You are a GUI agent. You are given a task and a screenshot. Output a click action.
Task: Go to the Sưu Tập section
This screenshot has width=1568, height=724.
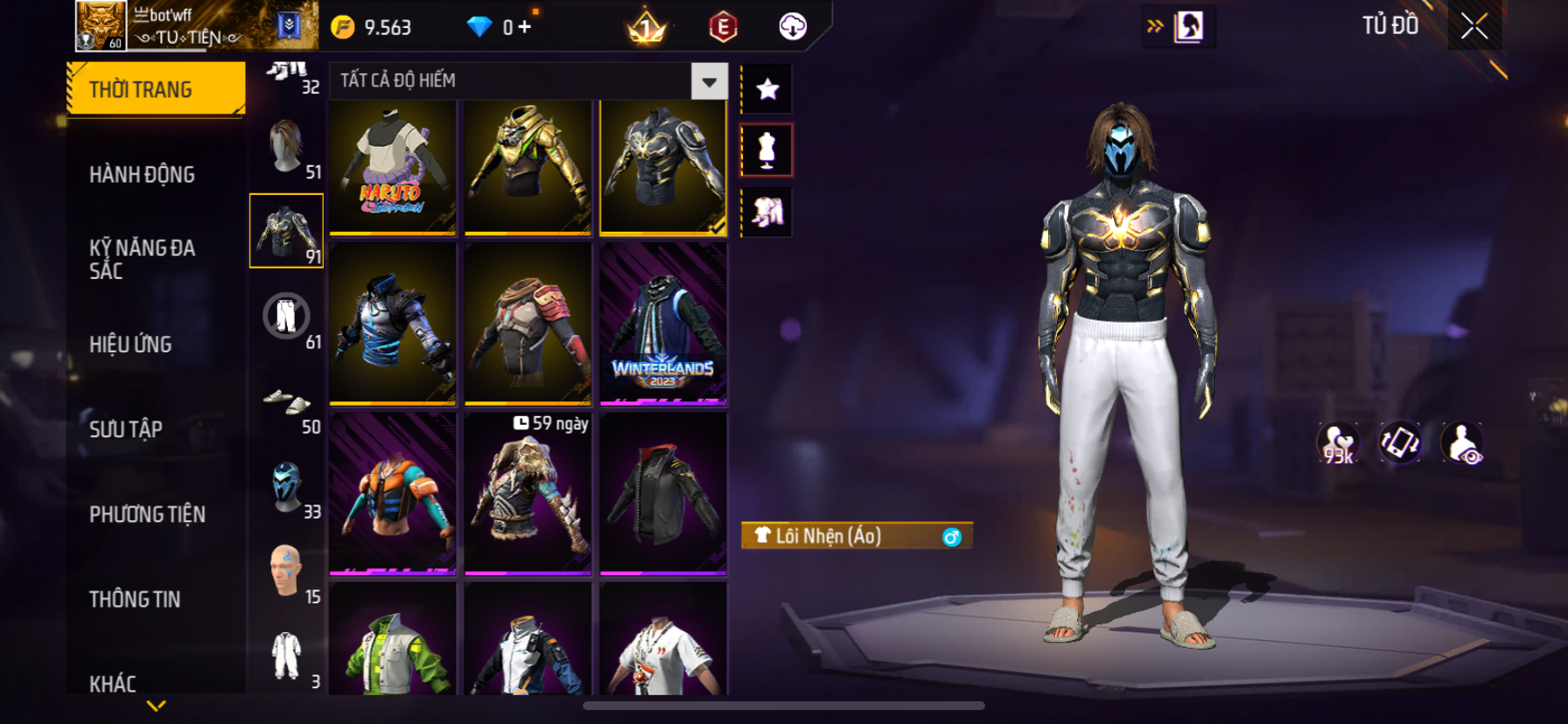(x=126, y=429)
